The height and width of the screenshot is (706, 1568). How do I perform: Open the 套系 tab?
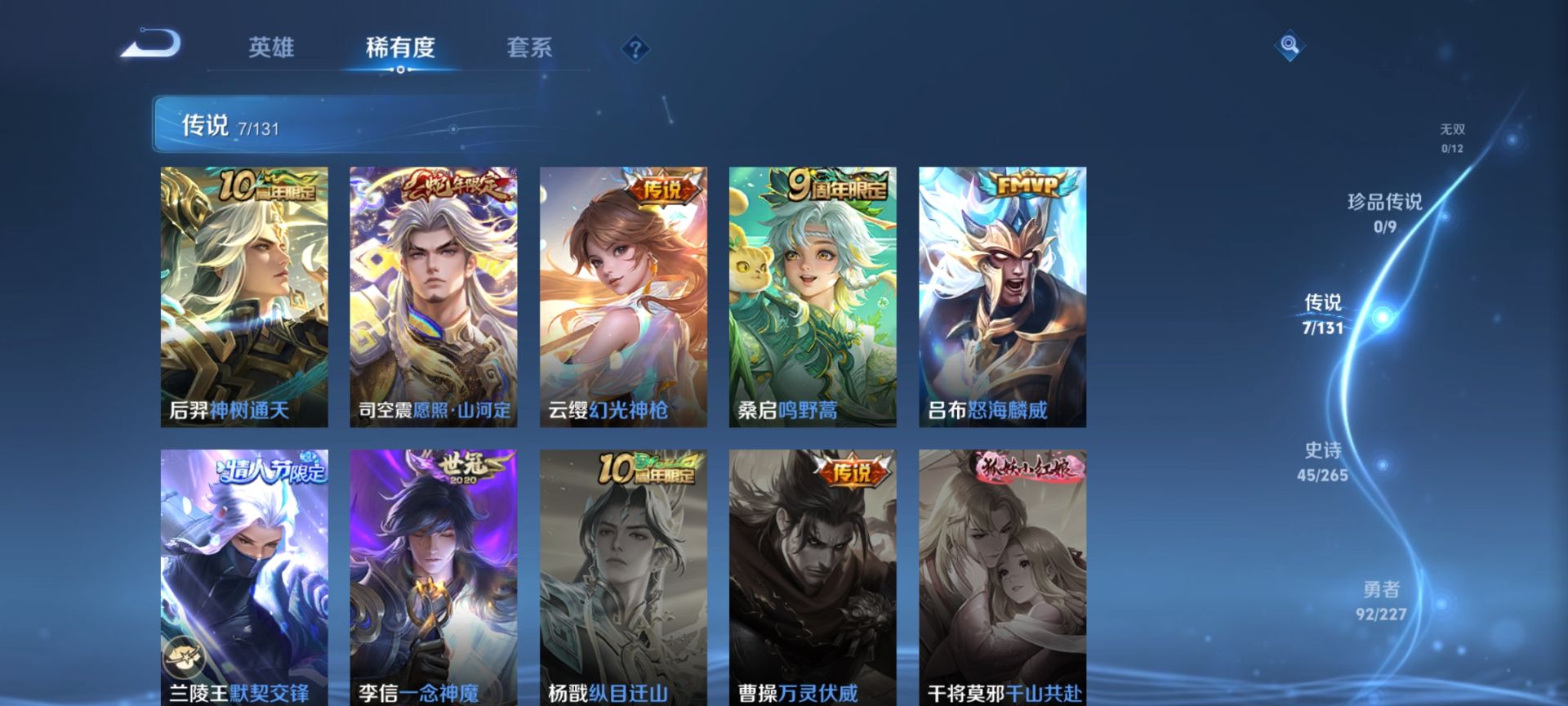pyautogui.click(x=529, y=47)
